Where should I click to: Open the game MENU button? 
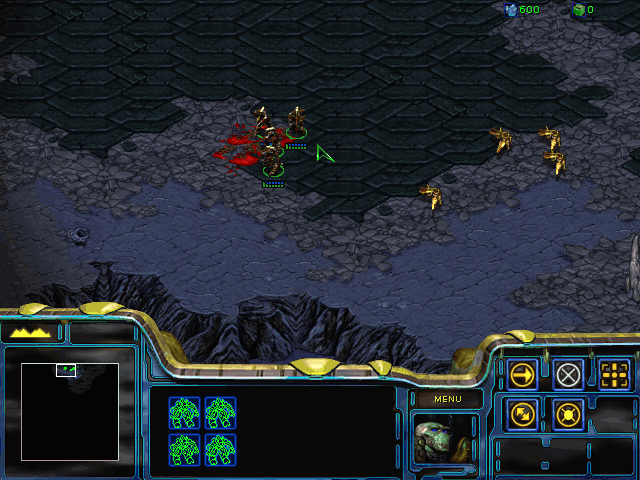(x=447, y=399)
